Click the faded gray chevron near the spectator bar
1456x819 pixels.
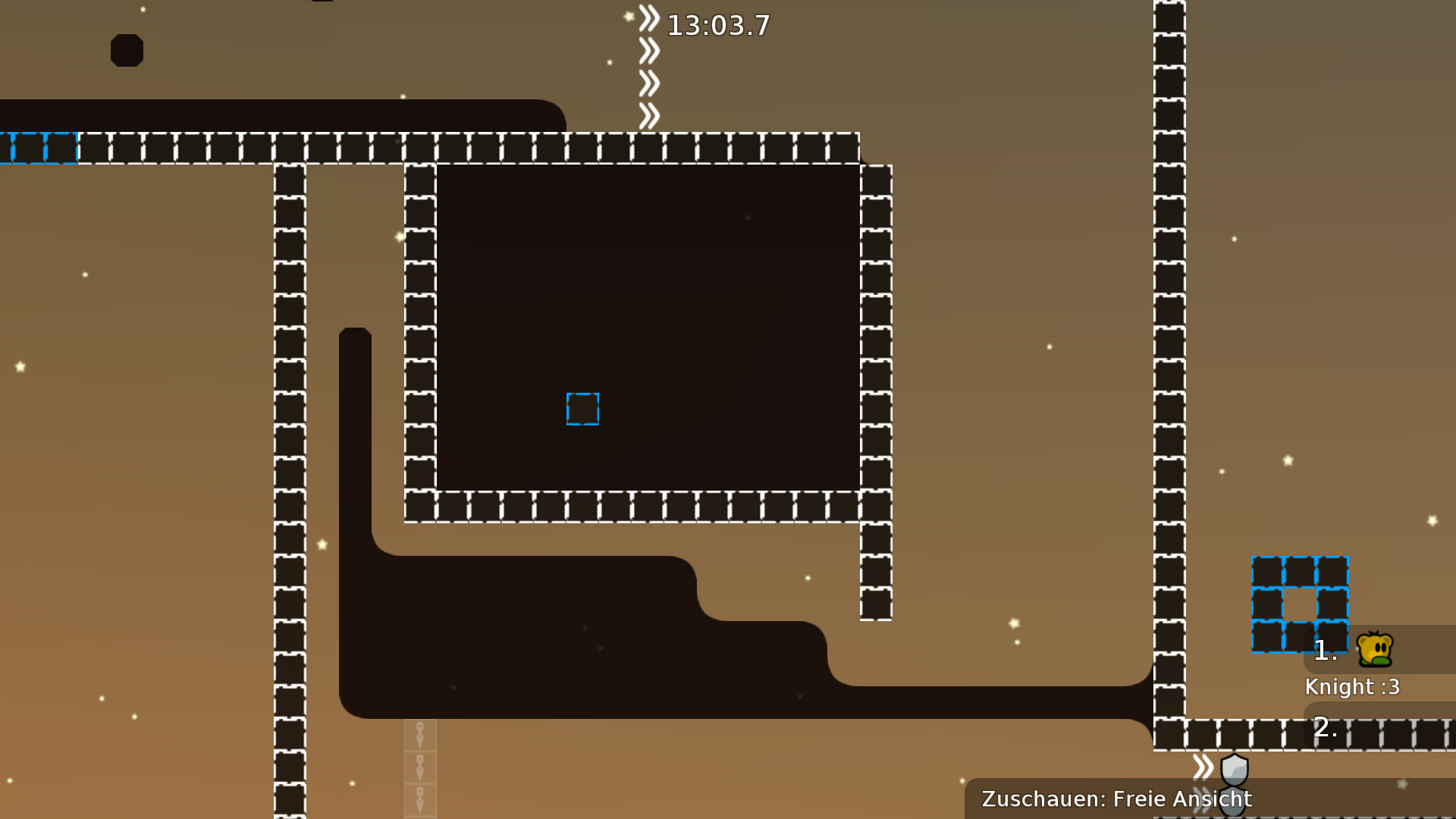(x=1200, y=800)
